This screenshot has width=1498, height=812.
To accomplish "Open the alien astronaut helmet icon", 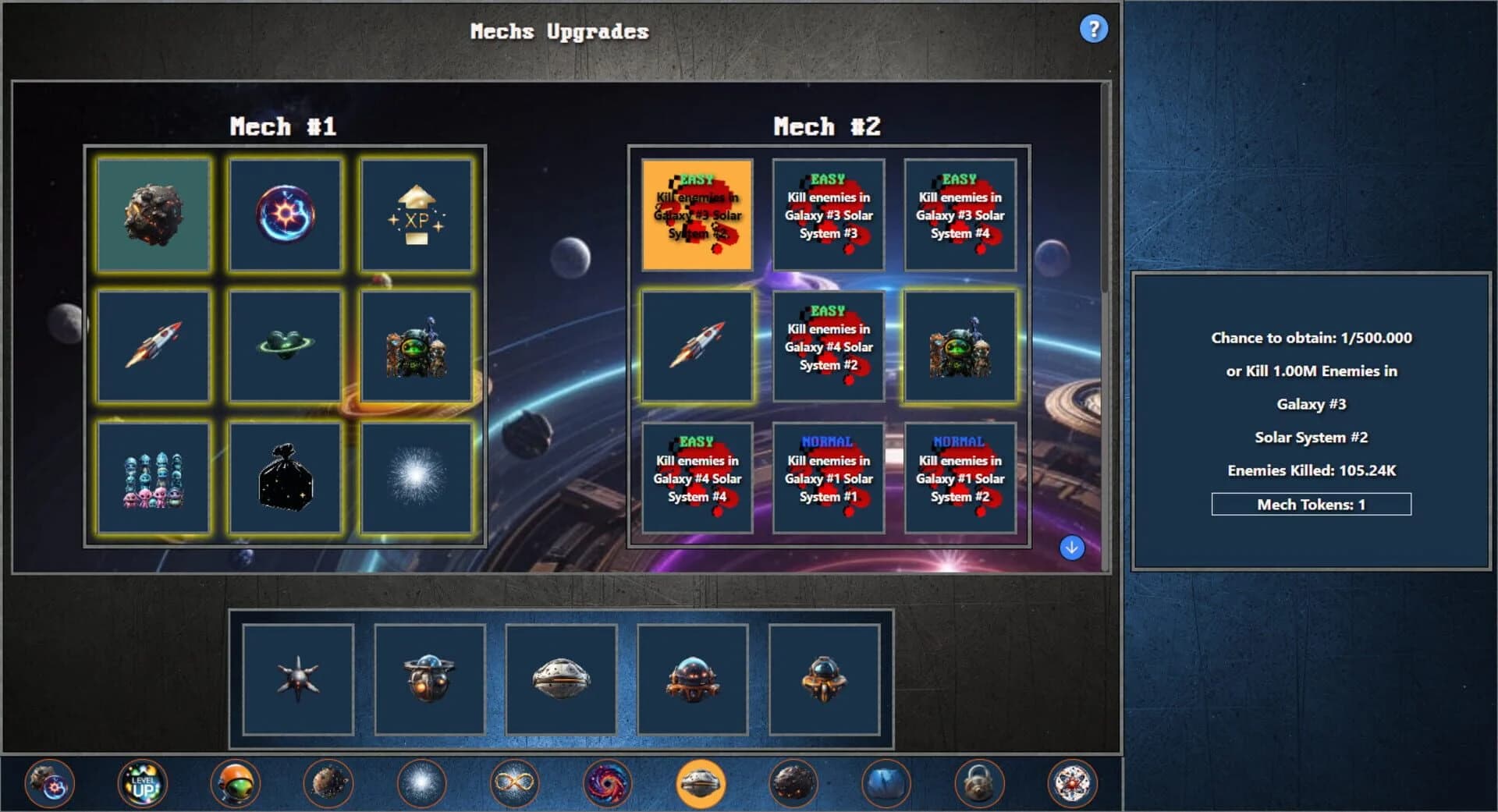I will [x=235, y=784].
